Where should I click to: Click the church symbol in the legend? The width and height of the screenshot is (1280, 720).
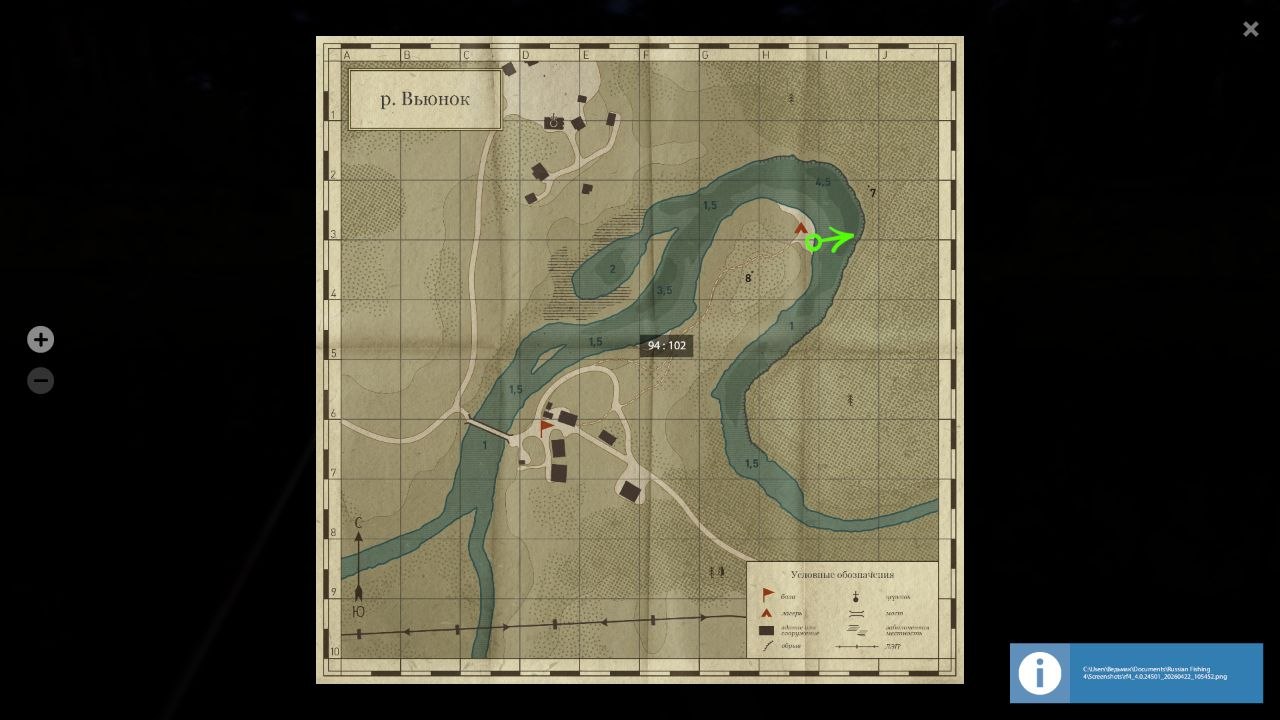[x=856, y=596]
